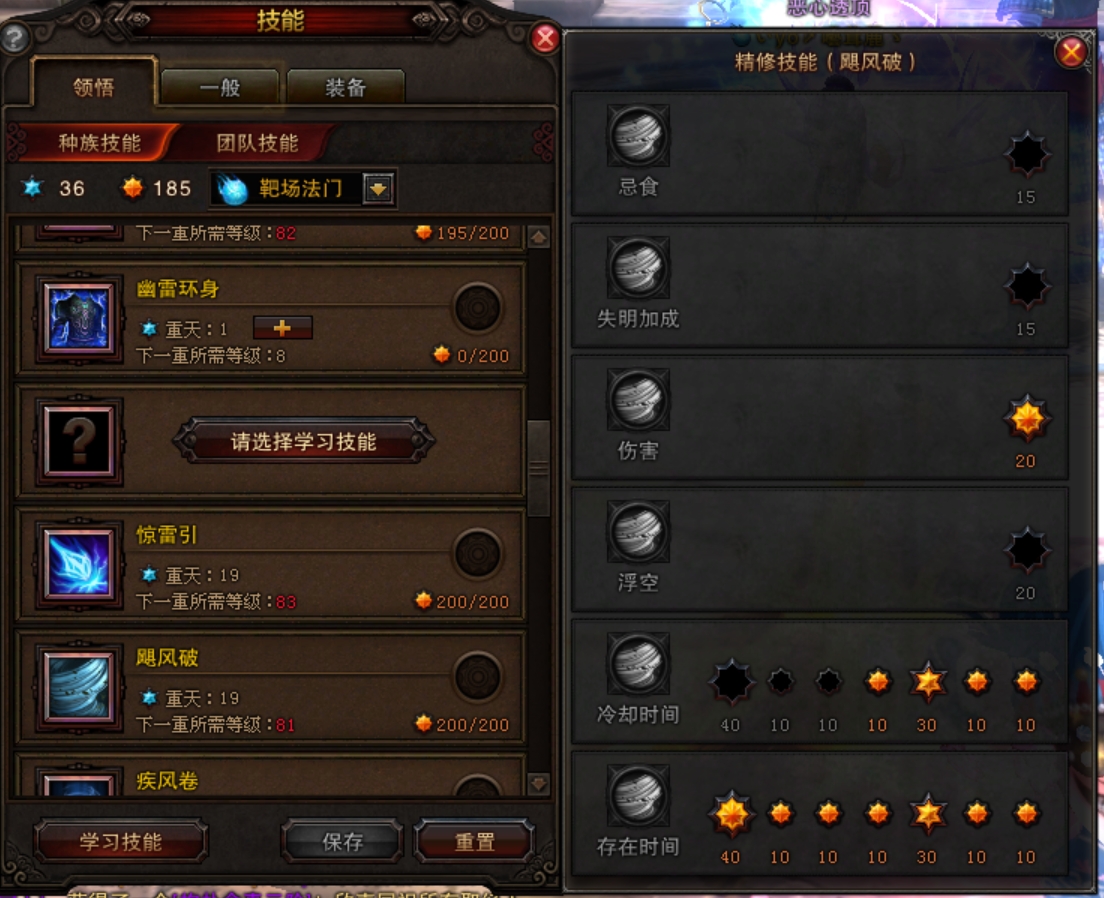Click the skill list scroll-down arrow
1104x898 pixels.
(x=539, y=784)
